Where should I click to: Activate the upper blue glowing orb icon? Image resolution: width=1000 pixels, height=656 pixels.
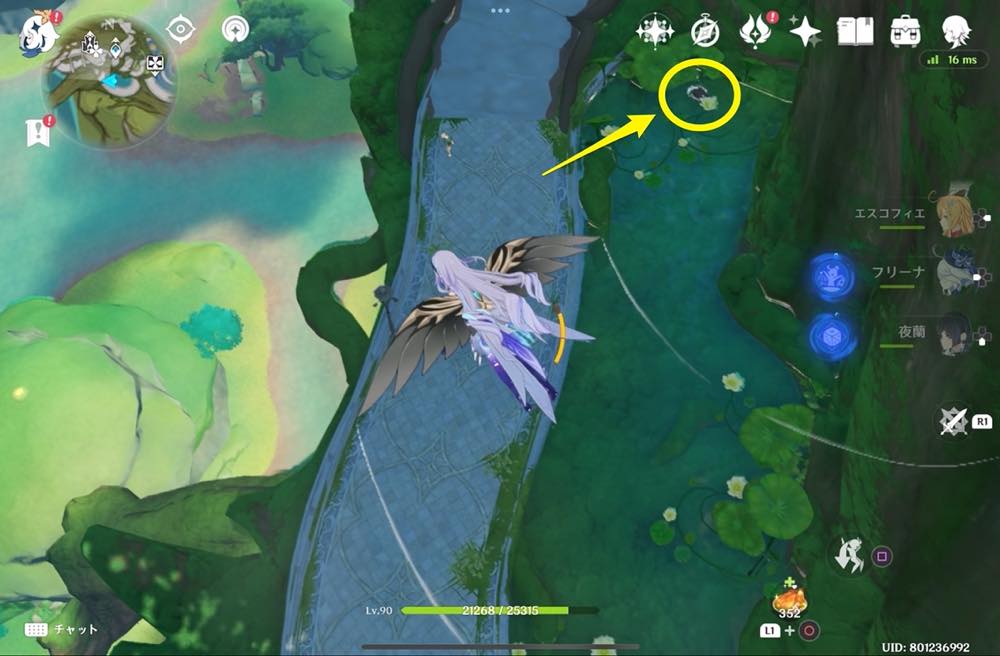[832, 276]
